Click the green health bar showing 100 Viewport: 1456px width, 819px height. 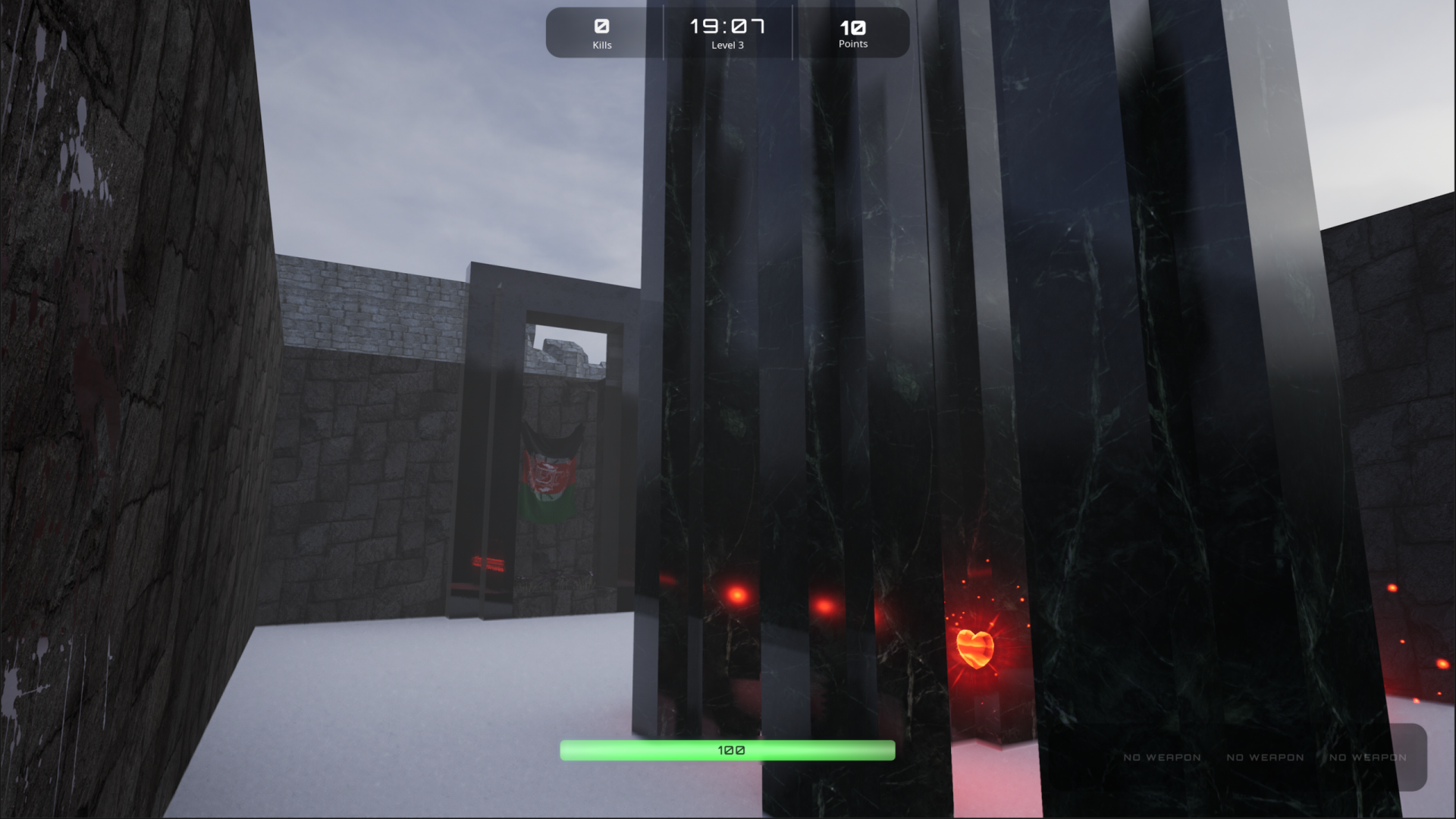[726, 750]
